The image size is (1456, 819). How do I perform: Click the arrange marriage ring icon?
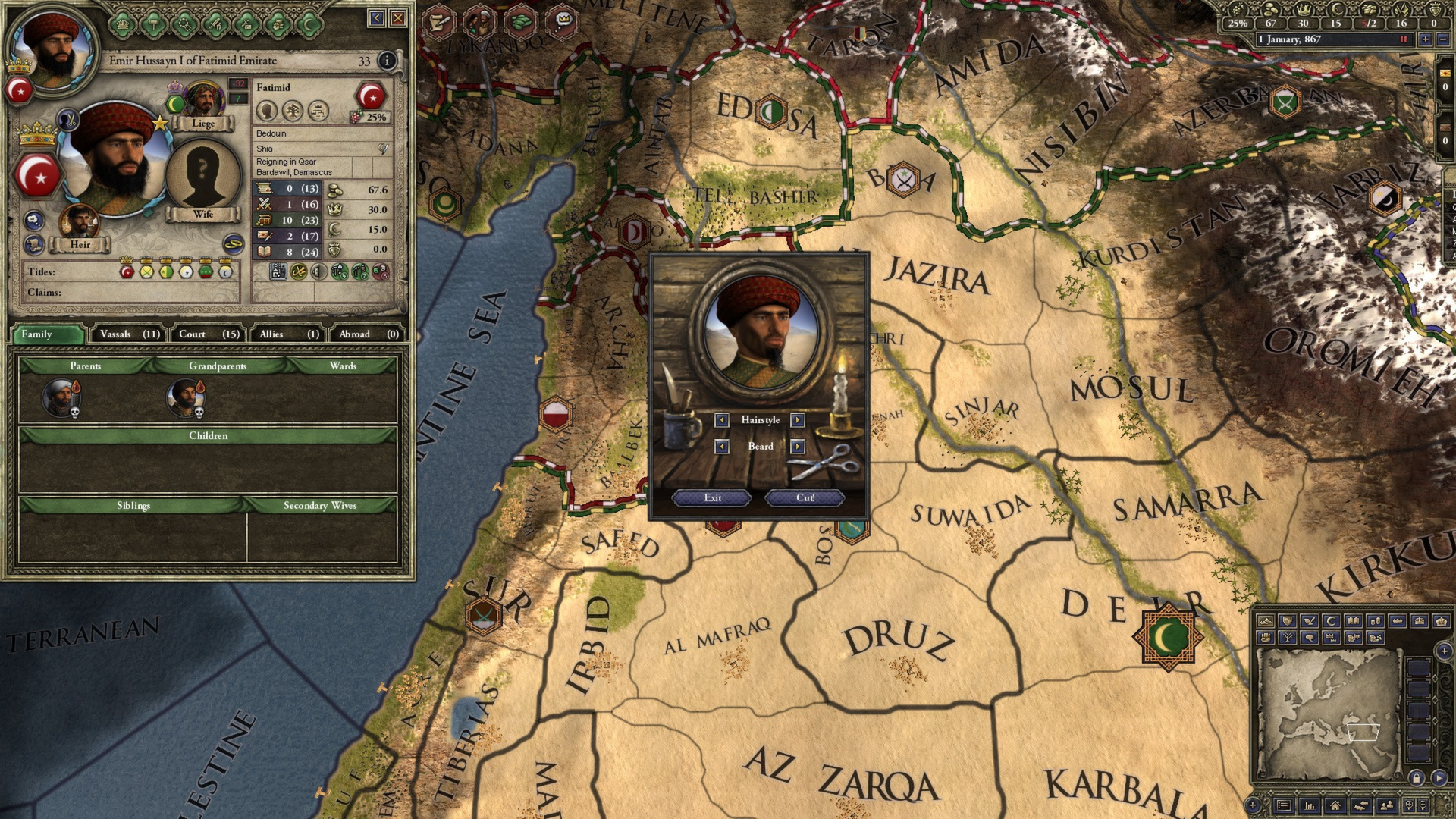(233, 243)
